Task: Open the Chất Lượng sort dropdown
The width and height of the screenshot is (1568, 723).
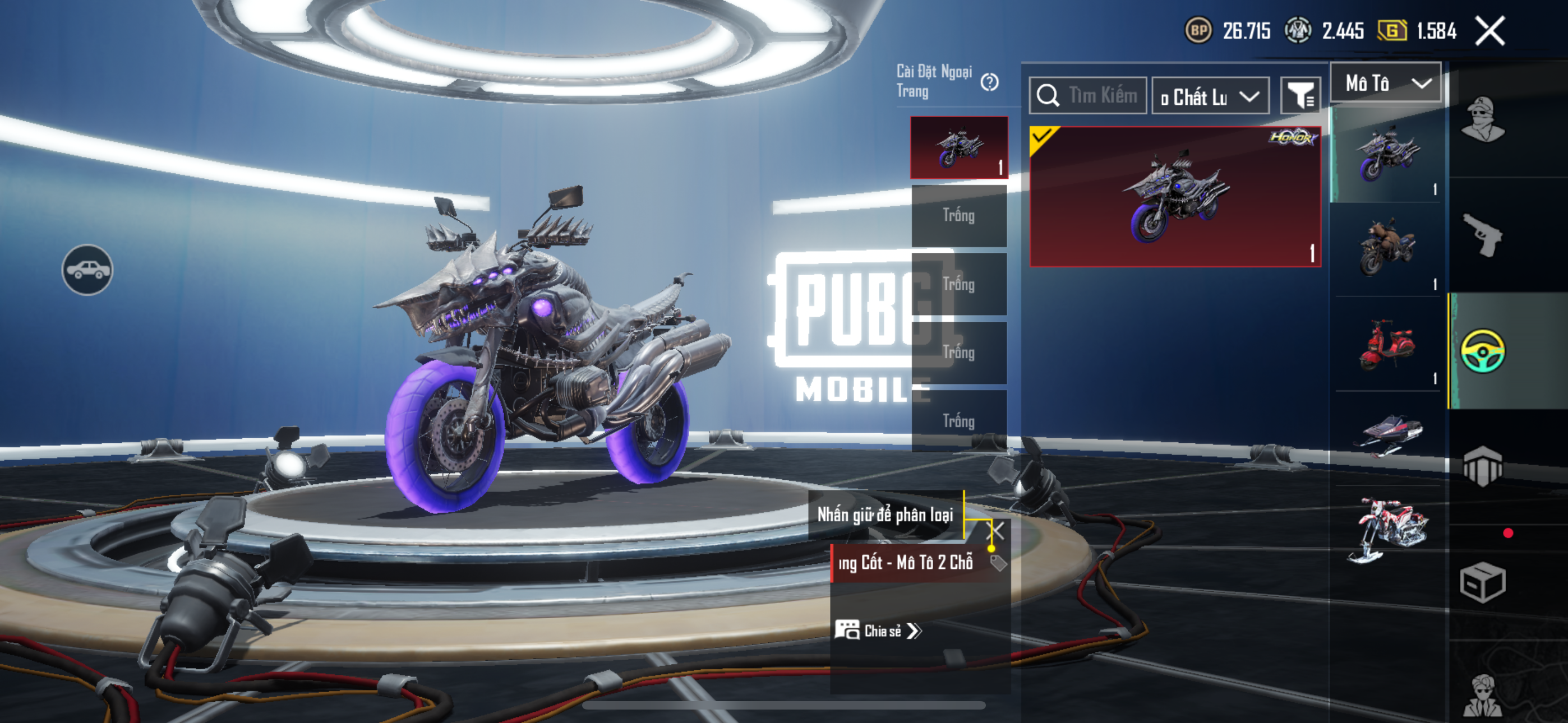Action: tap(1210, 96)
